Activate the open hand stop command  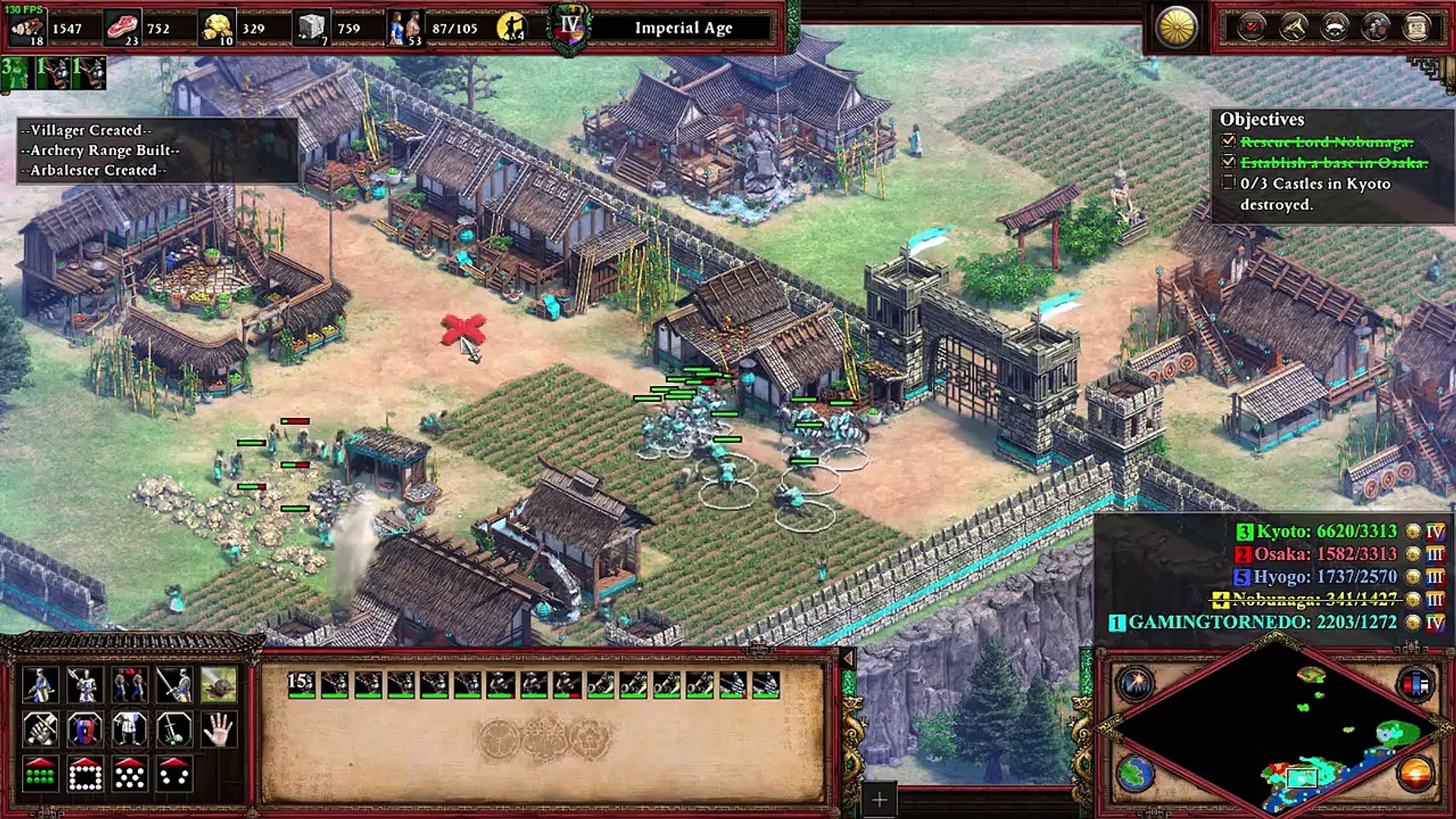(x=218, y=730)
